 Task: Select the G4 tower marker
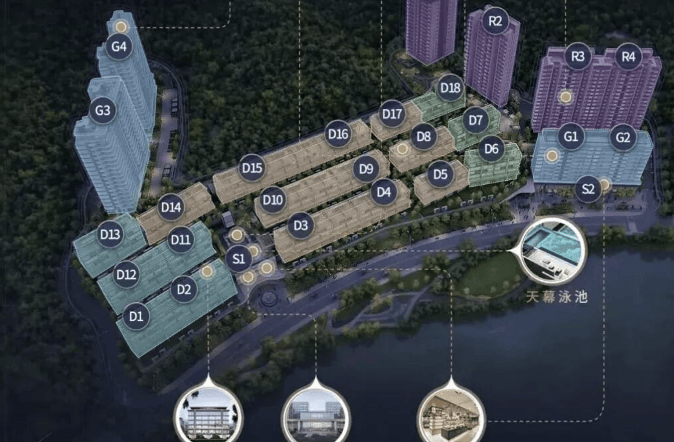(x=120, y=46)
